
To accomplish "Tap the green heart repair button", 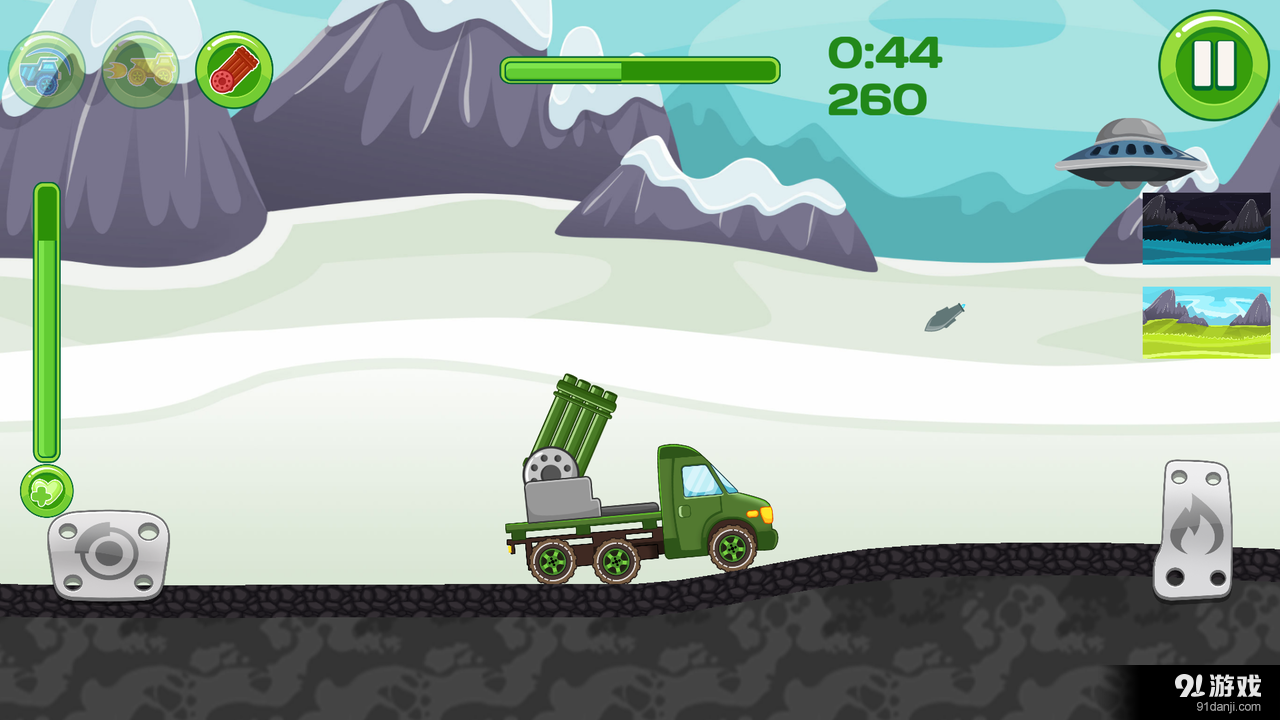I will click(47, 491).
